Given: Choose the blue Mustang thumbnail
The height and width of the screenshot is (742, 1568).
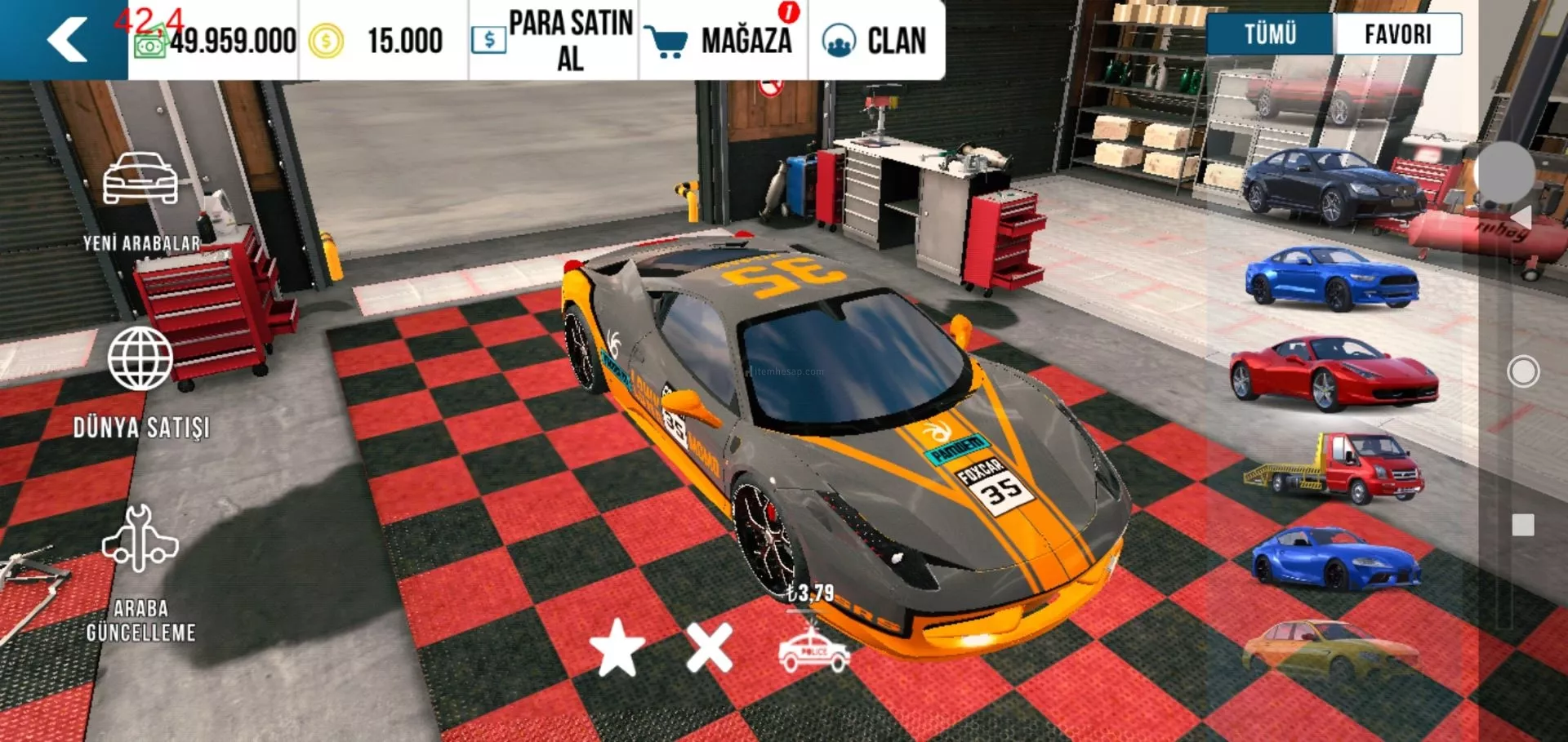Looking at the screenshot, I should pos(1331,278).
